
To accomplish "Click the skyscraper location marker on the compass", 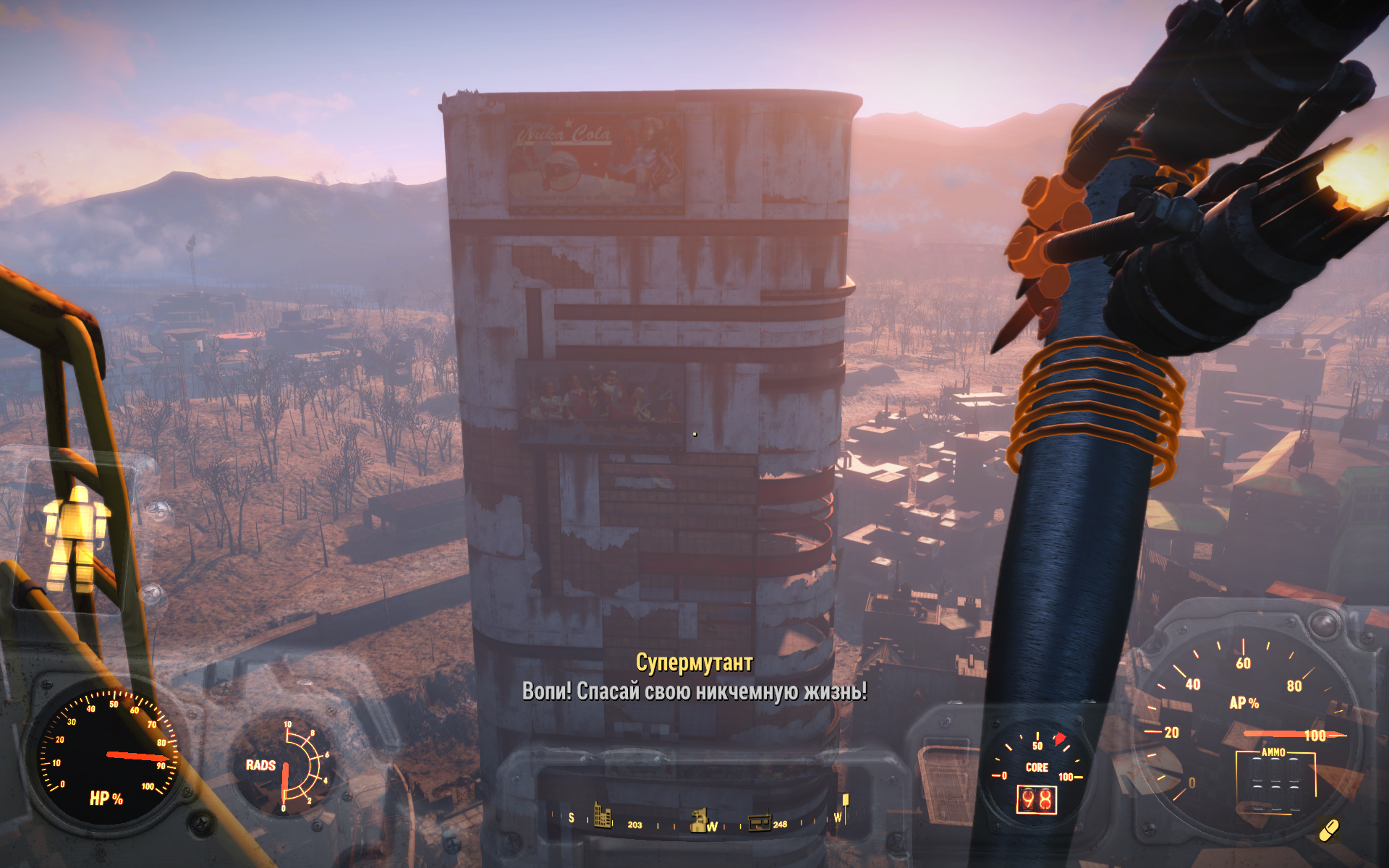I will coord(602,815).
